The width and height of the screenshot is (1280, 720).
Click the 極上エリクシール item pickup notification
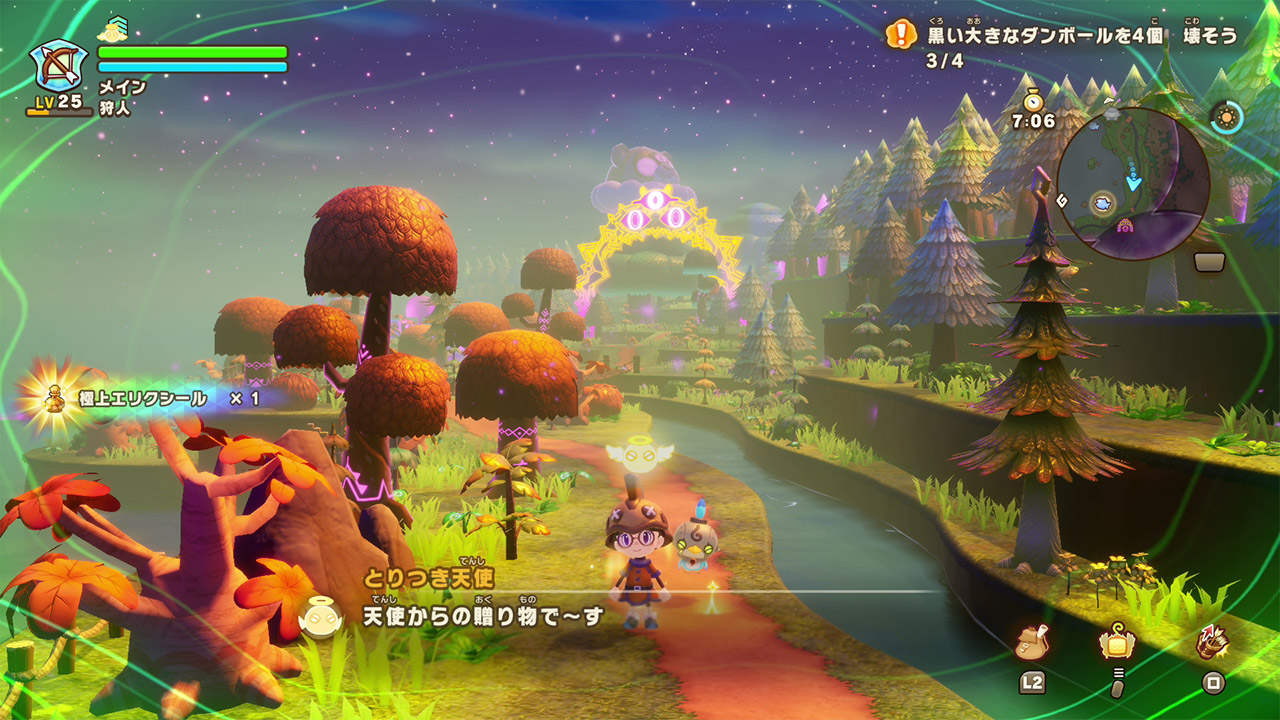coord(150,399)
